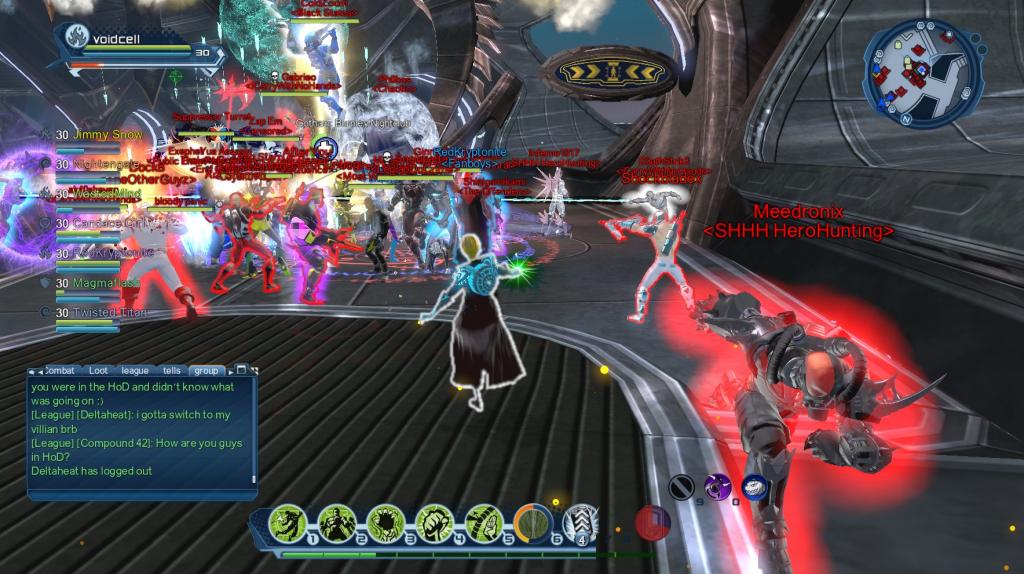
Task: Use the muscular figure ability in slot 2
Action: [337, 523]
